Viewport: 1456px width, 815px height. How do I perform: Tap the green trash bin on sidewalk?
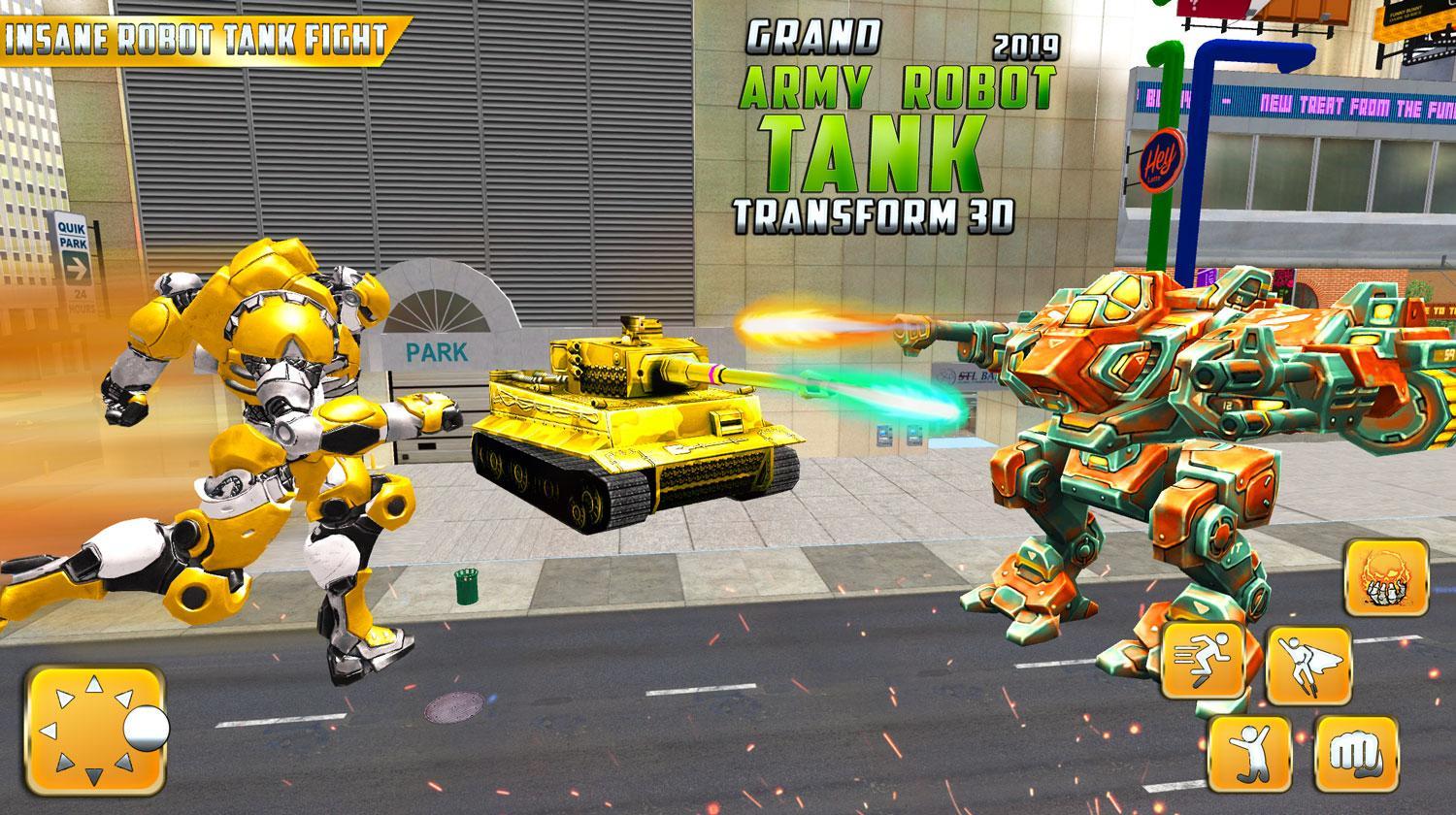[x=464, y=585]
